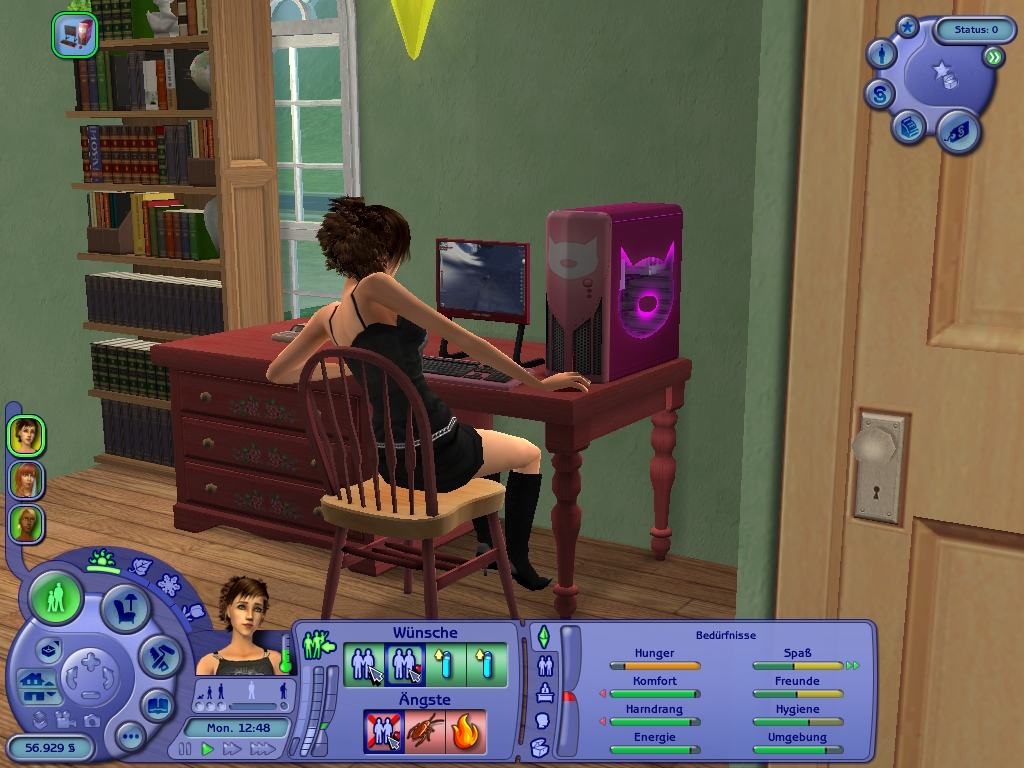This screenshot has height=768, width=1024.
Task: Expand business panel with green arrows
Action: [992, 58]
